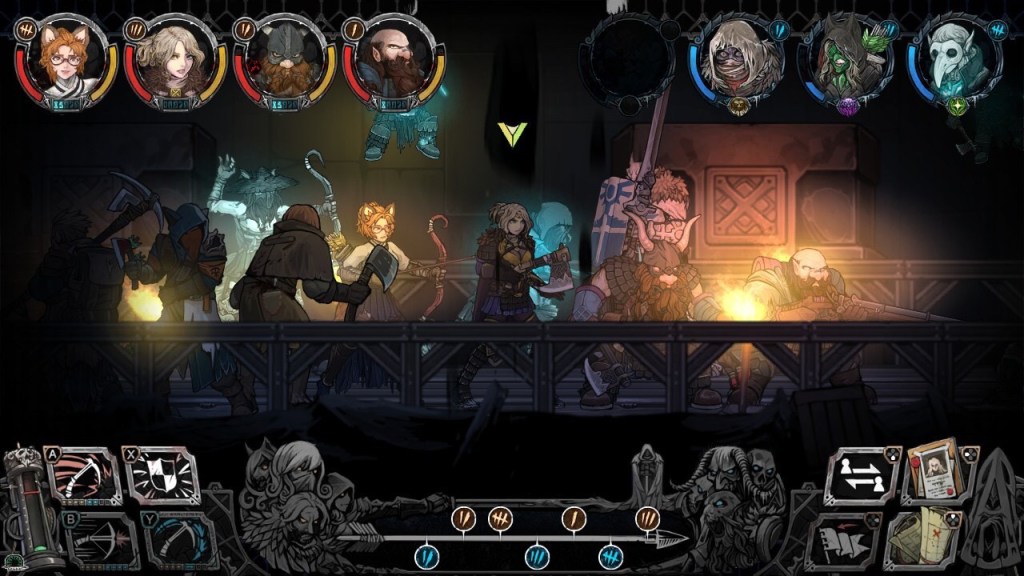
Task: Click the retreat flag button
Action: point(841,540)
